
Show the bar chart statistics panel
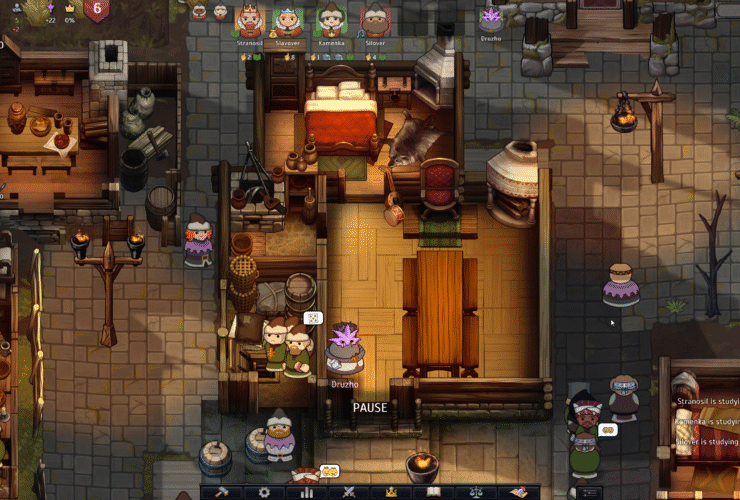pos(307,492)
